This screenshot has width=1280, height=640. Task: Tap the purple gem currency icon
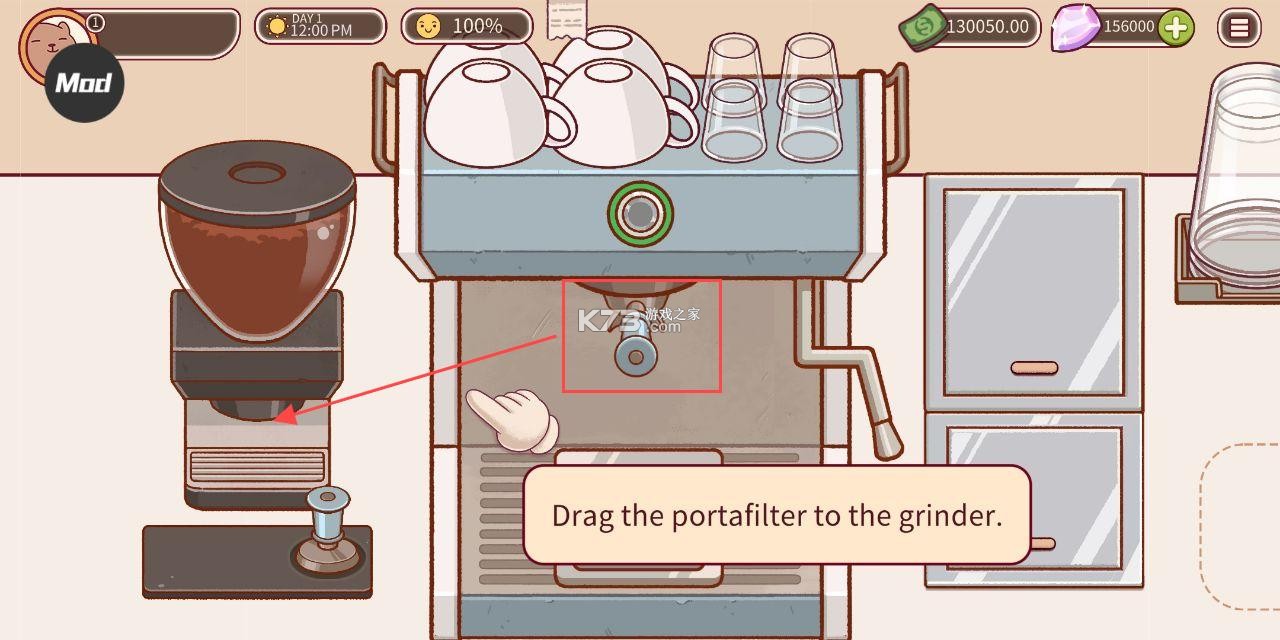(1074, 29)
